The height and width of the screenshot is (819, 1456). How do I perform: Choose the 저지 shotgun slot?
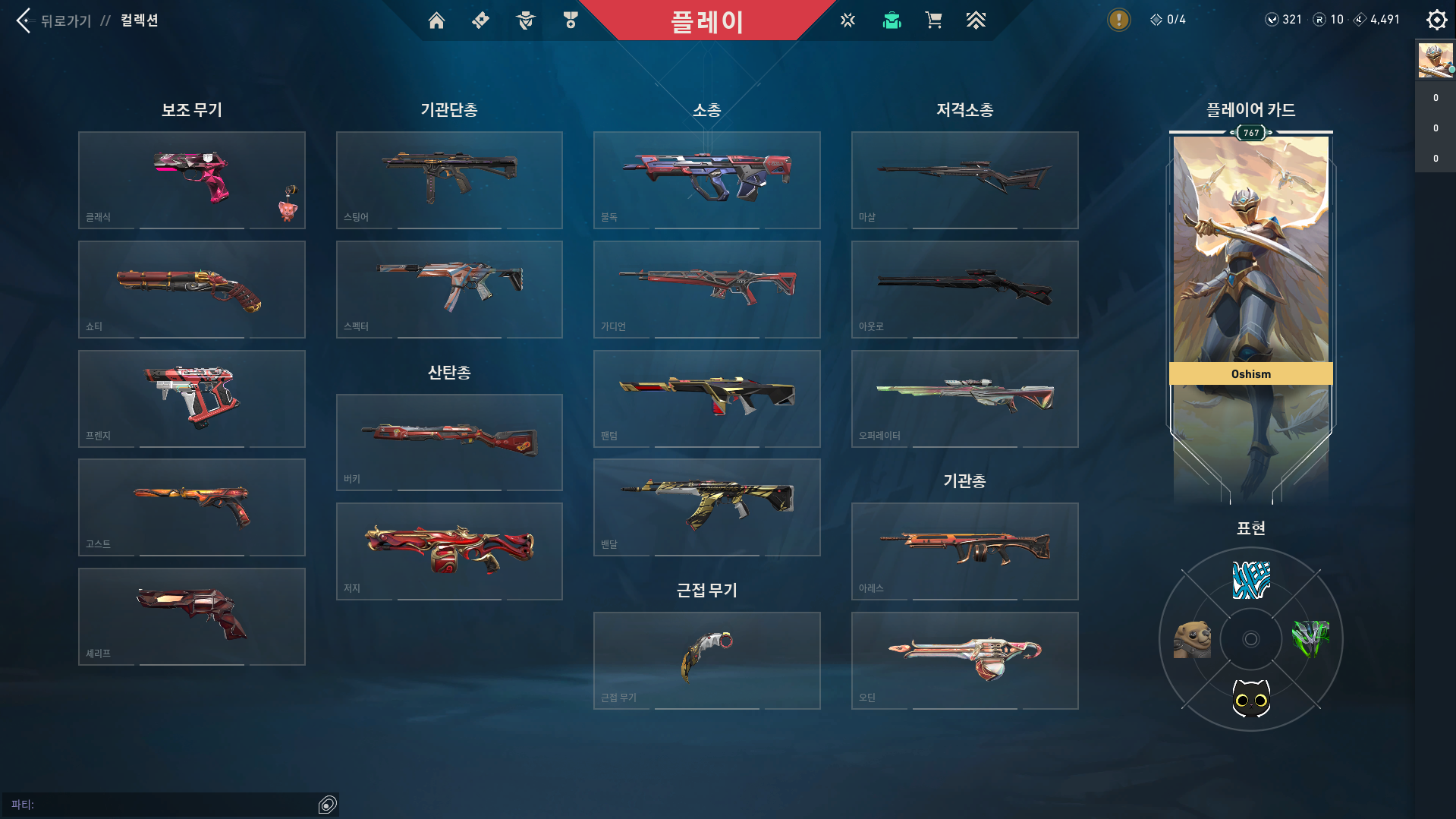(x=449, y=551)
